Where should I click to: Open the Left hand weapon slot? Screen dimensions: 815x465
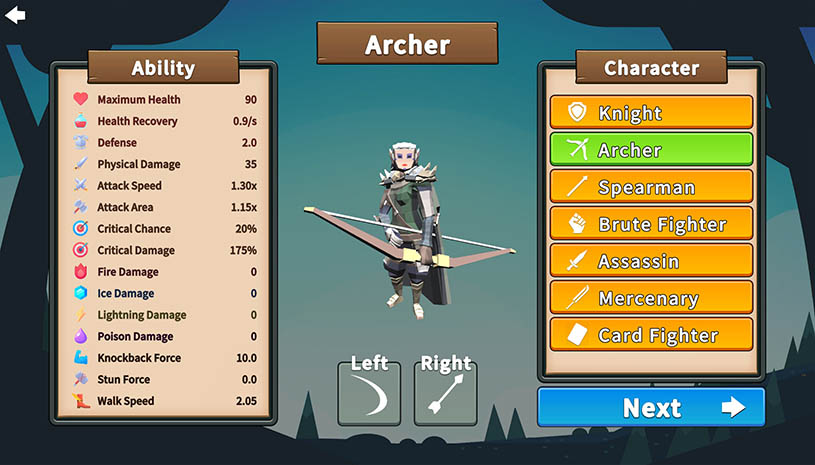click(369, 394)
